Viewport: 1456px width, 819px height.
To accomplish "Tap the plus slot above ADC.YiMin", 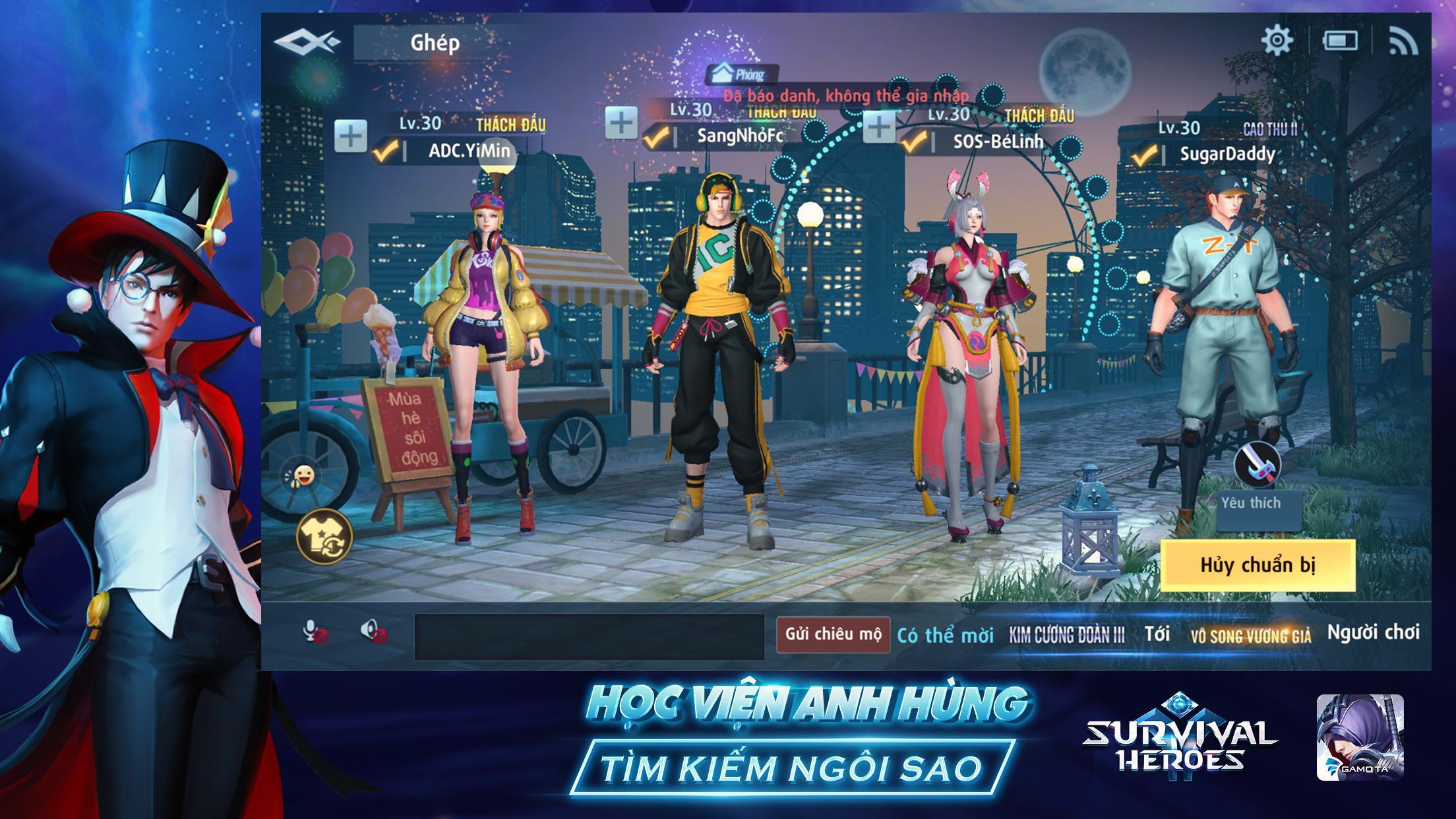I will tap(352, 134).
